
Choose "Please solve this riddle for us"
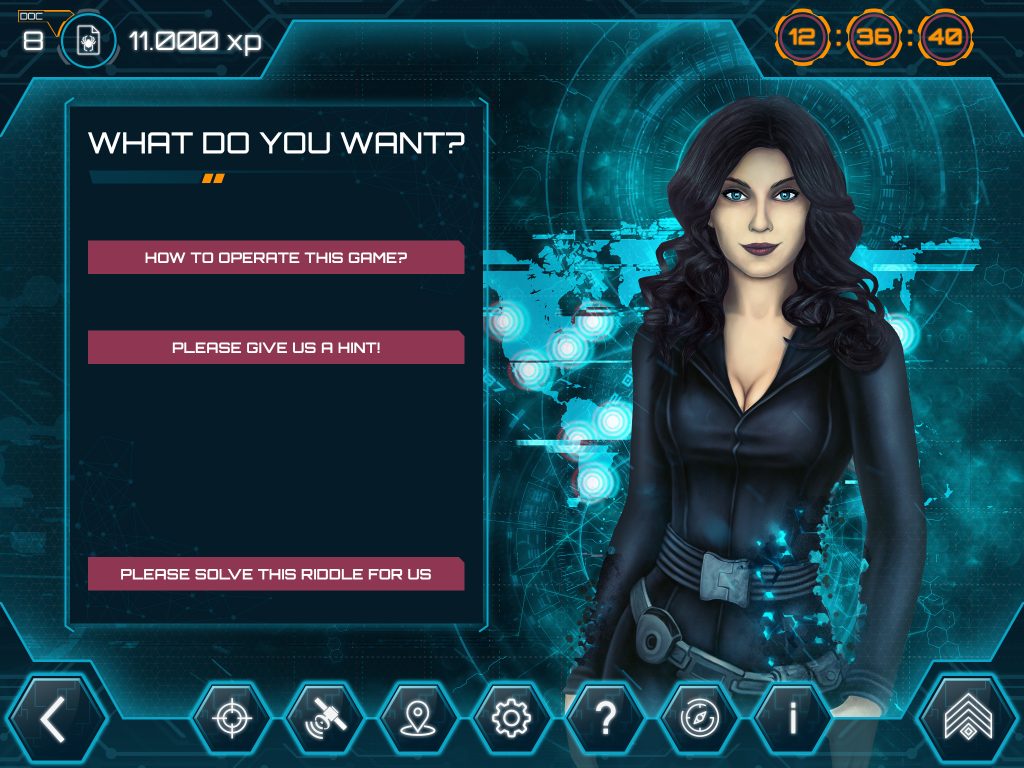[x=276, y=574]
